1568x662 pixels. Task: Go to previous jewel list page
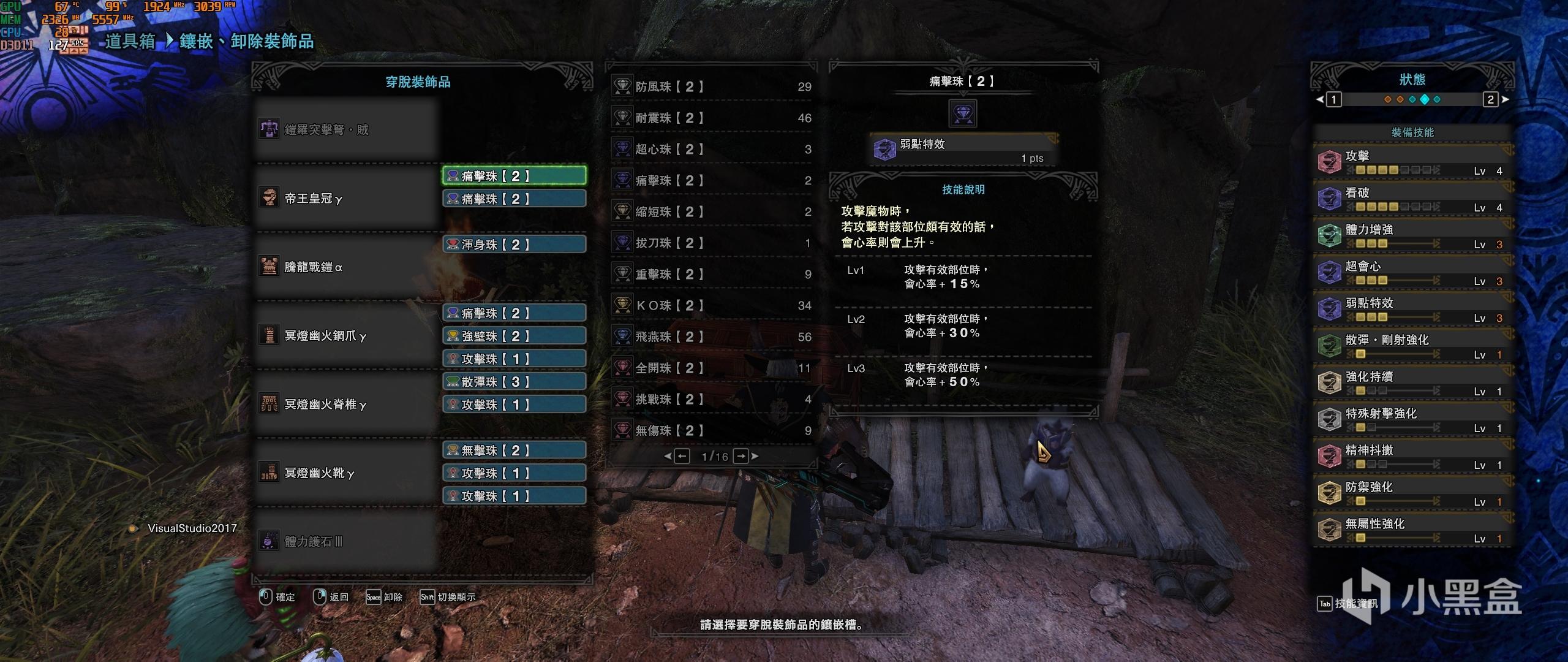click(x=682, y=456)
